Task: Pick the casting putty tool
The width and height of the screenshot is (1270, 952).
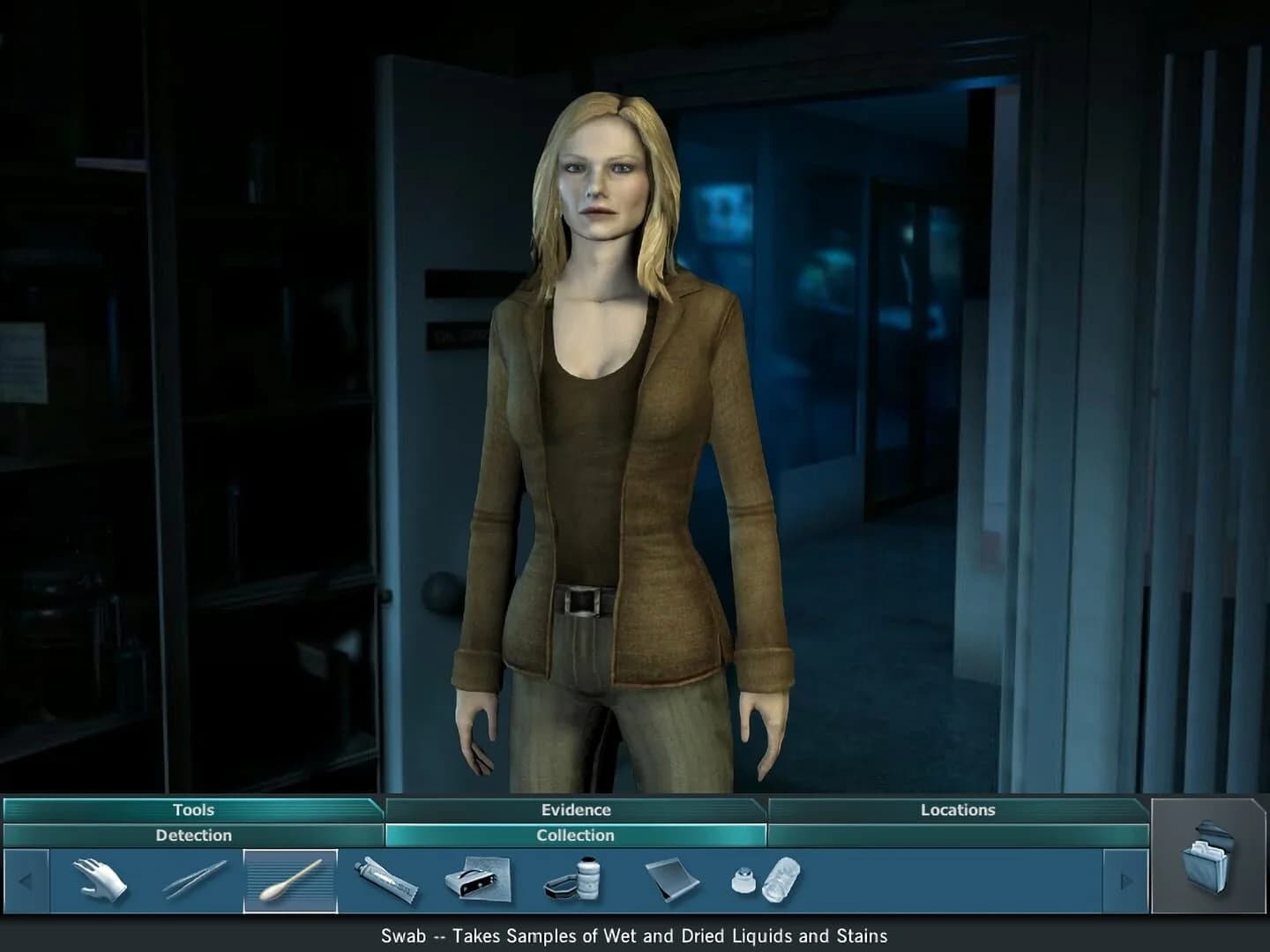Action: click(745, 881)
